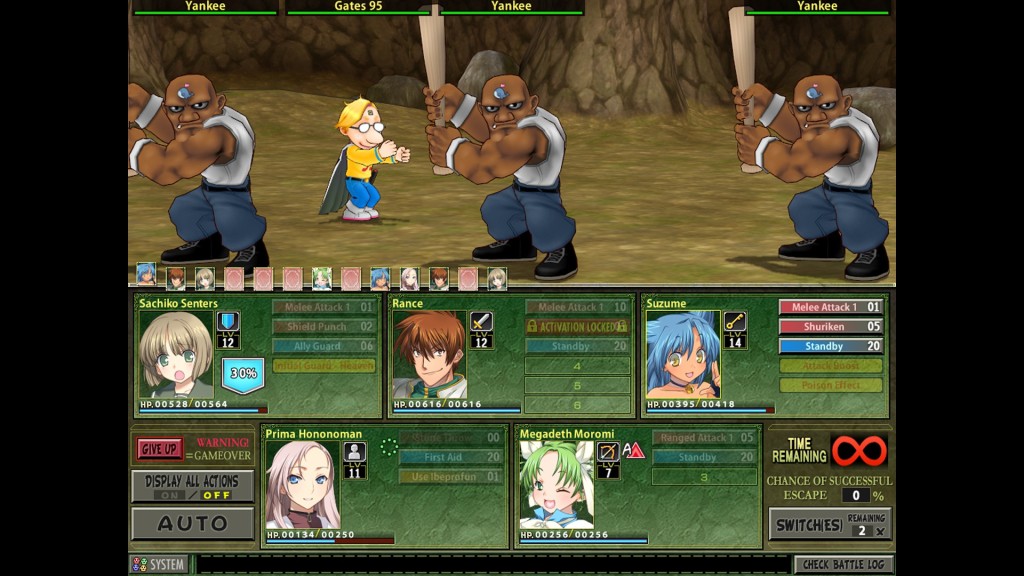
Task: Set Rance to Standby
Action: coord(577,346)
